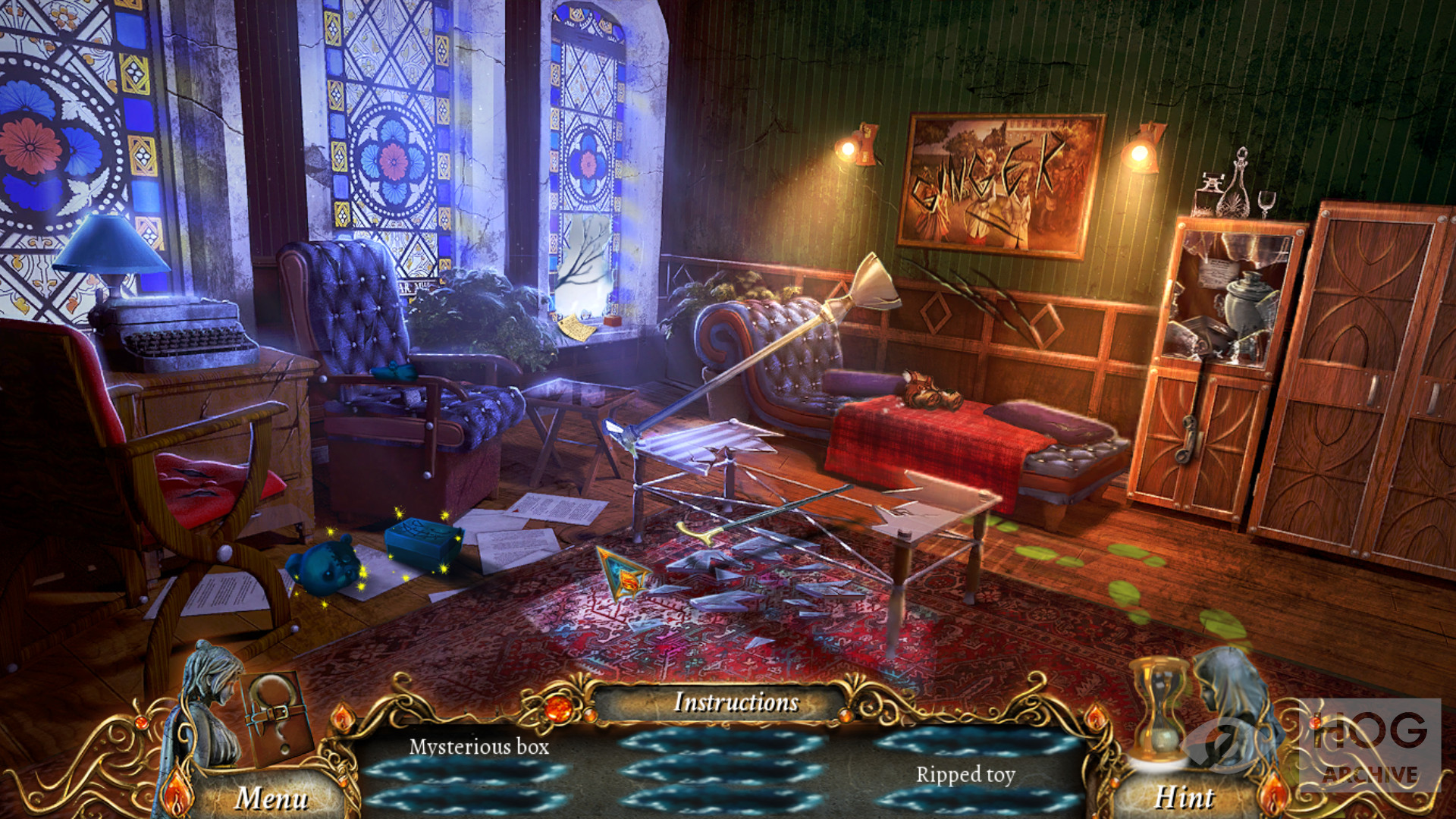Show the Instructions panel
Viewport: 1456px width, 819px height.
tap(736, 702)
